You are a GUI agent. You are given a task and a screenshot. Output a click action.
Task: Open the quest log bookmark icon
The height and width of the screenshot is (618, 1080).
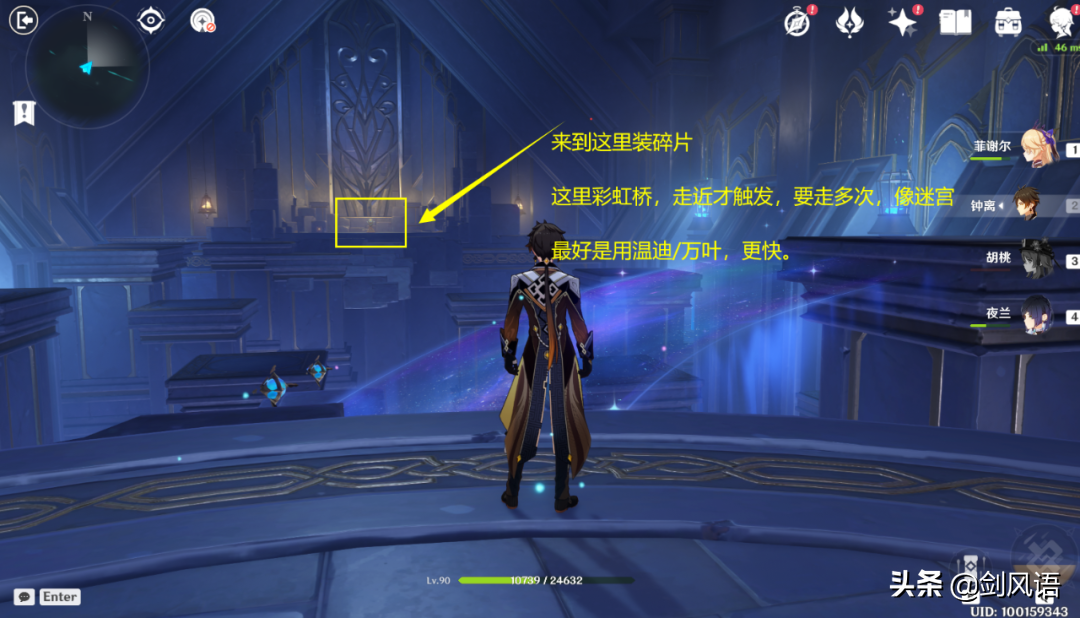click(22, 113)
